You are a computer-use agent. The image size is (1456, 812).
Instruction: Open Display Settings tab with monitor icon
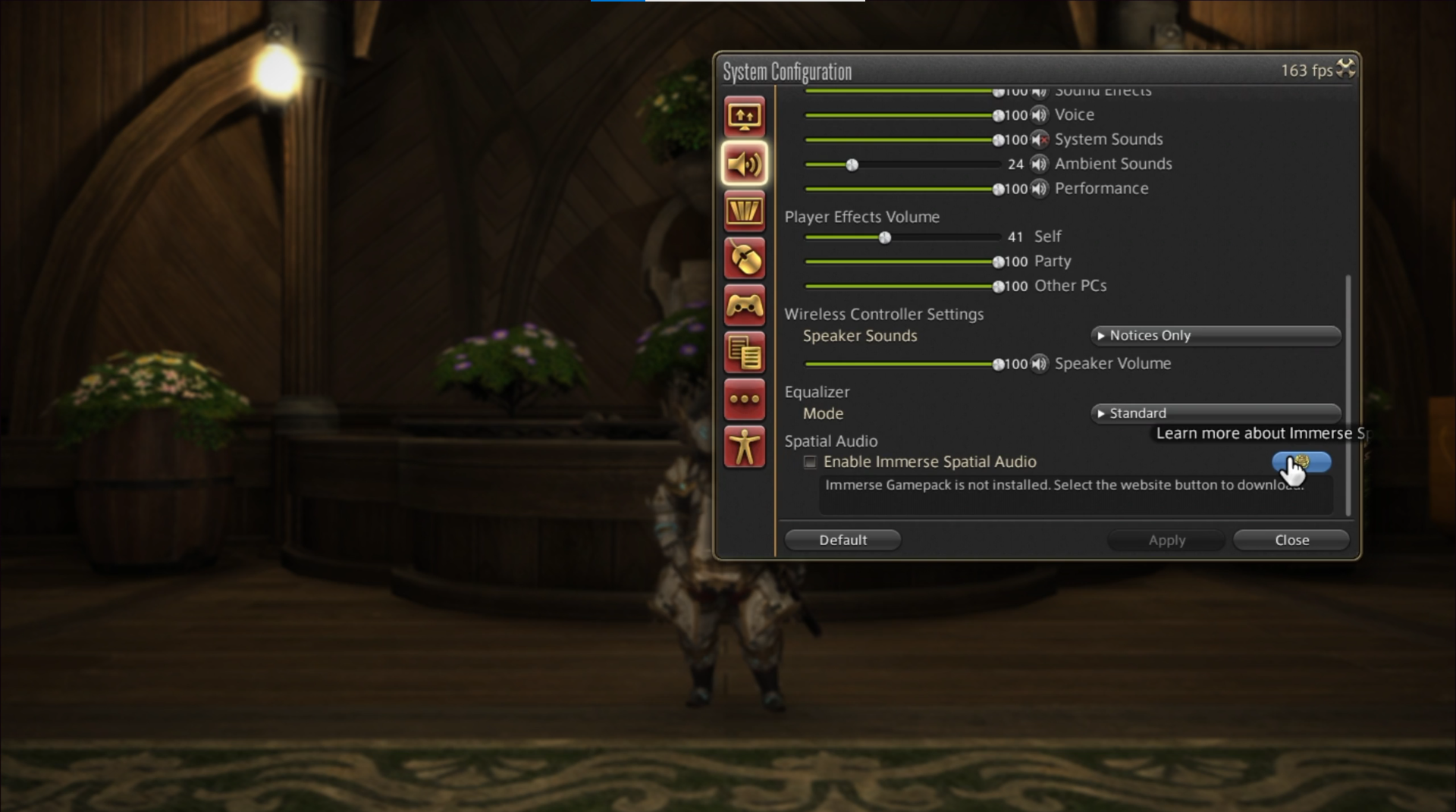(744, 116)
